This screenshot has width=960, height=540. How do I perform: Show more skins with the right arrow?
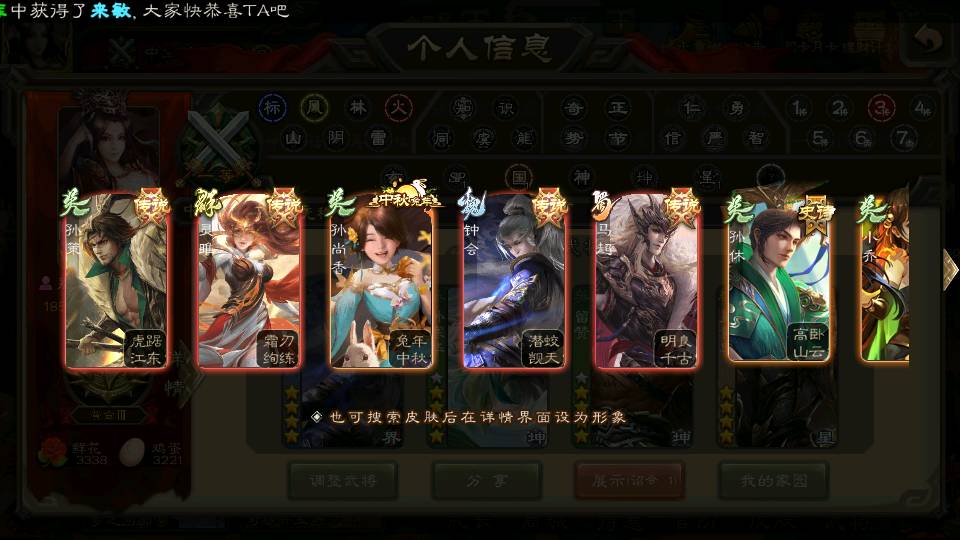coord(949,267)
